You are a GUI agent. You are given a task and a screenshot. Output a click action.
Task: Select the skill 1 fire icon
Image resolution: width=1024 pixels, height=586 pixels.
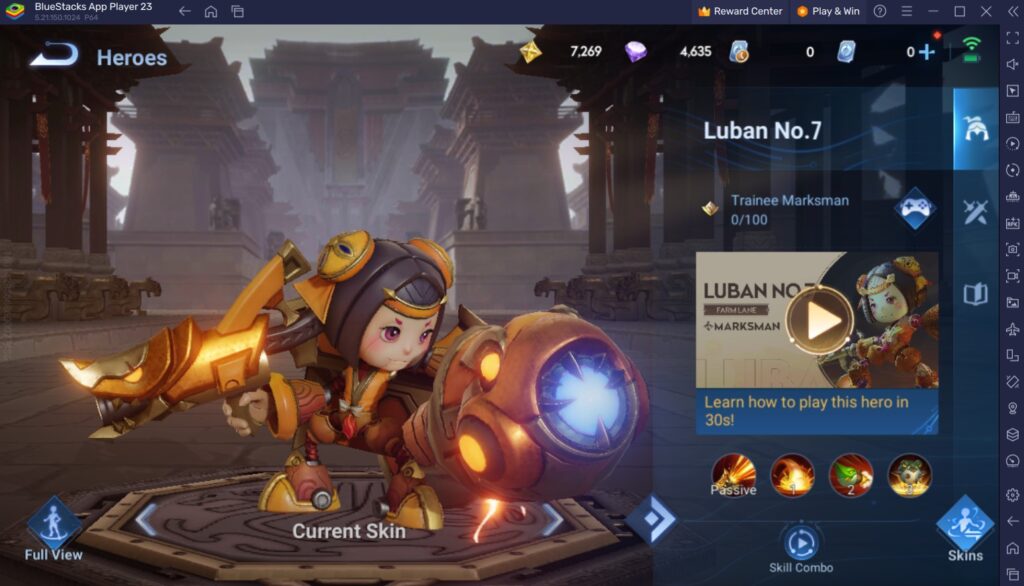pyautogui.click(x=792, y=475)
